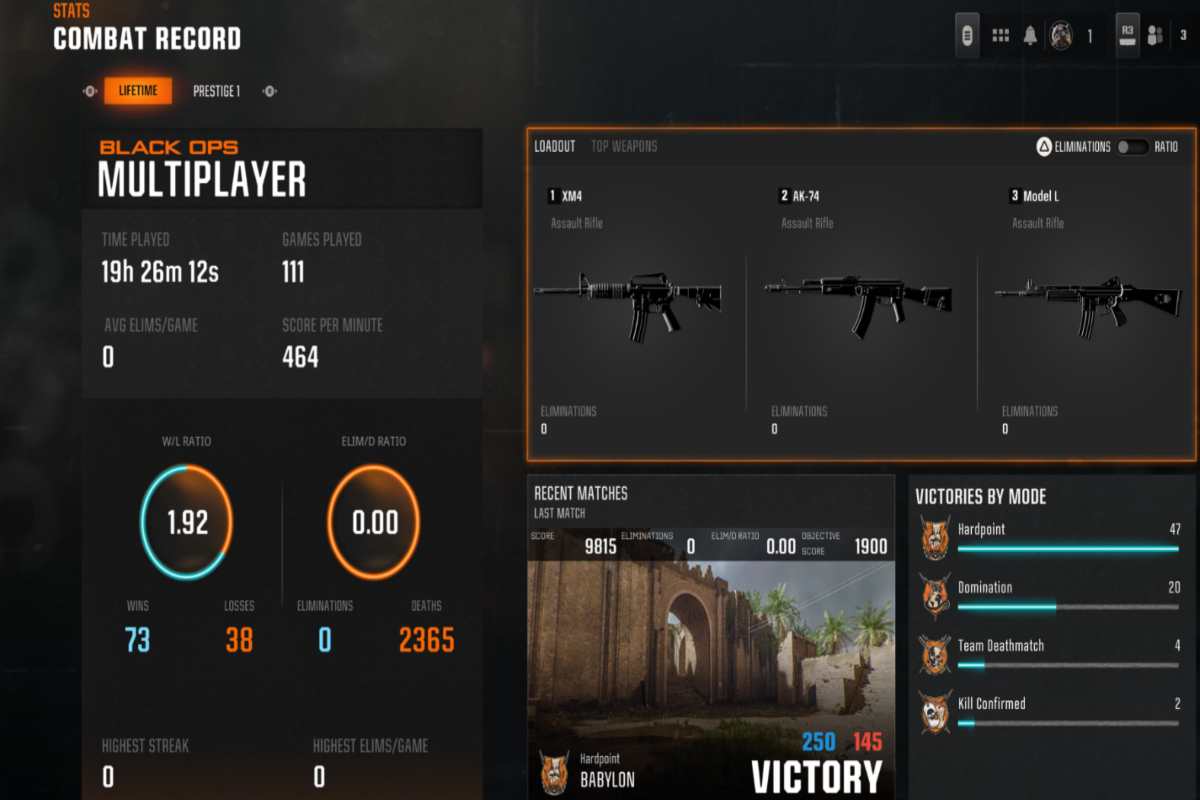Image resolution: width=1200 pixels, height=800 pixels.
Task: View the player profile avatar
Action: point(1061,36)
